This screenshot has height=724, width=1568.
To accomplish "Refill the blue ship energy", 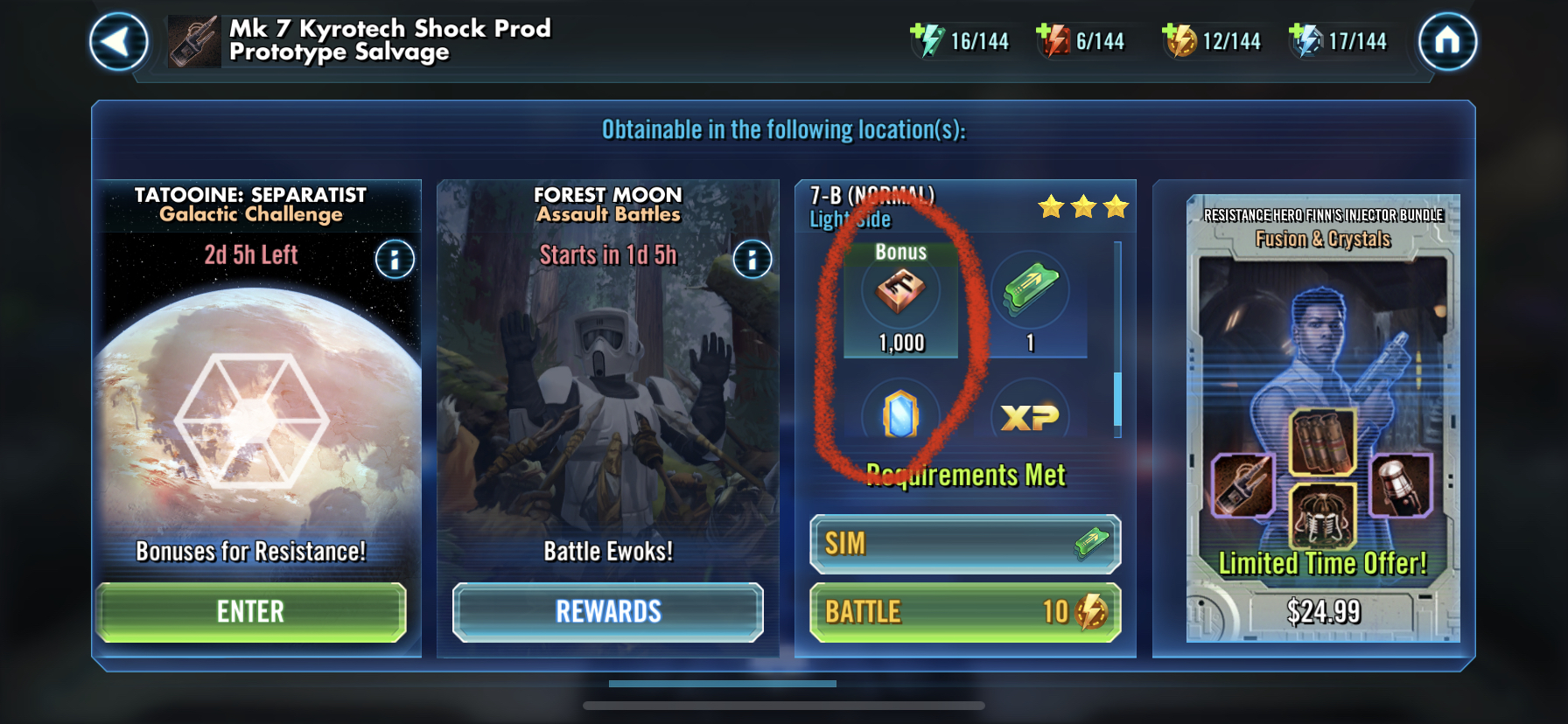I will click(1305, 40).
